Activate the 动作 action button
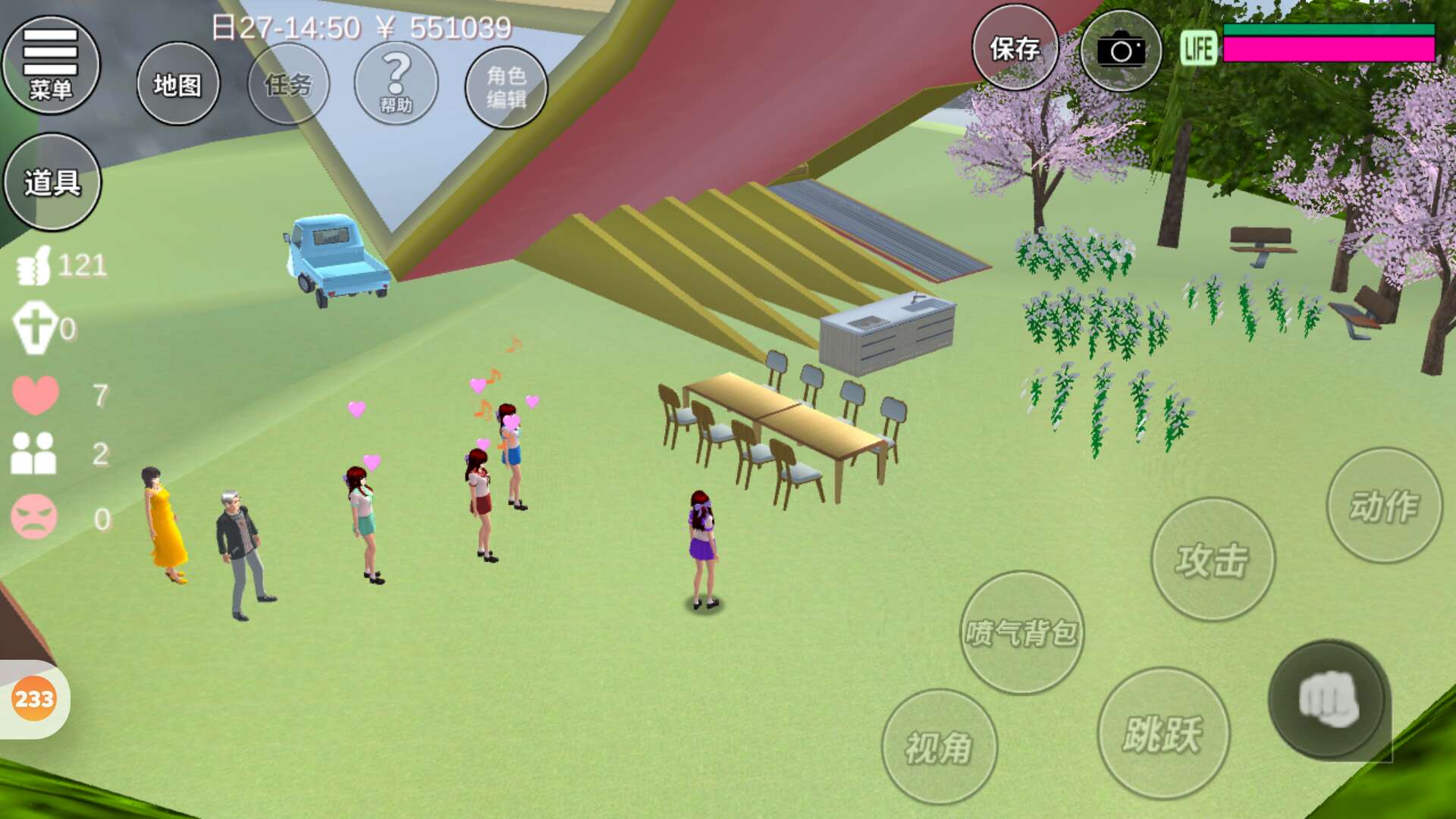Screen dimensions: 1456x819 point(1384,506)
